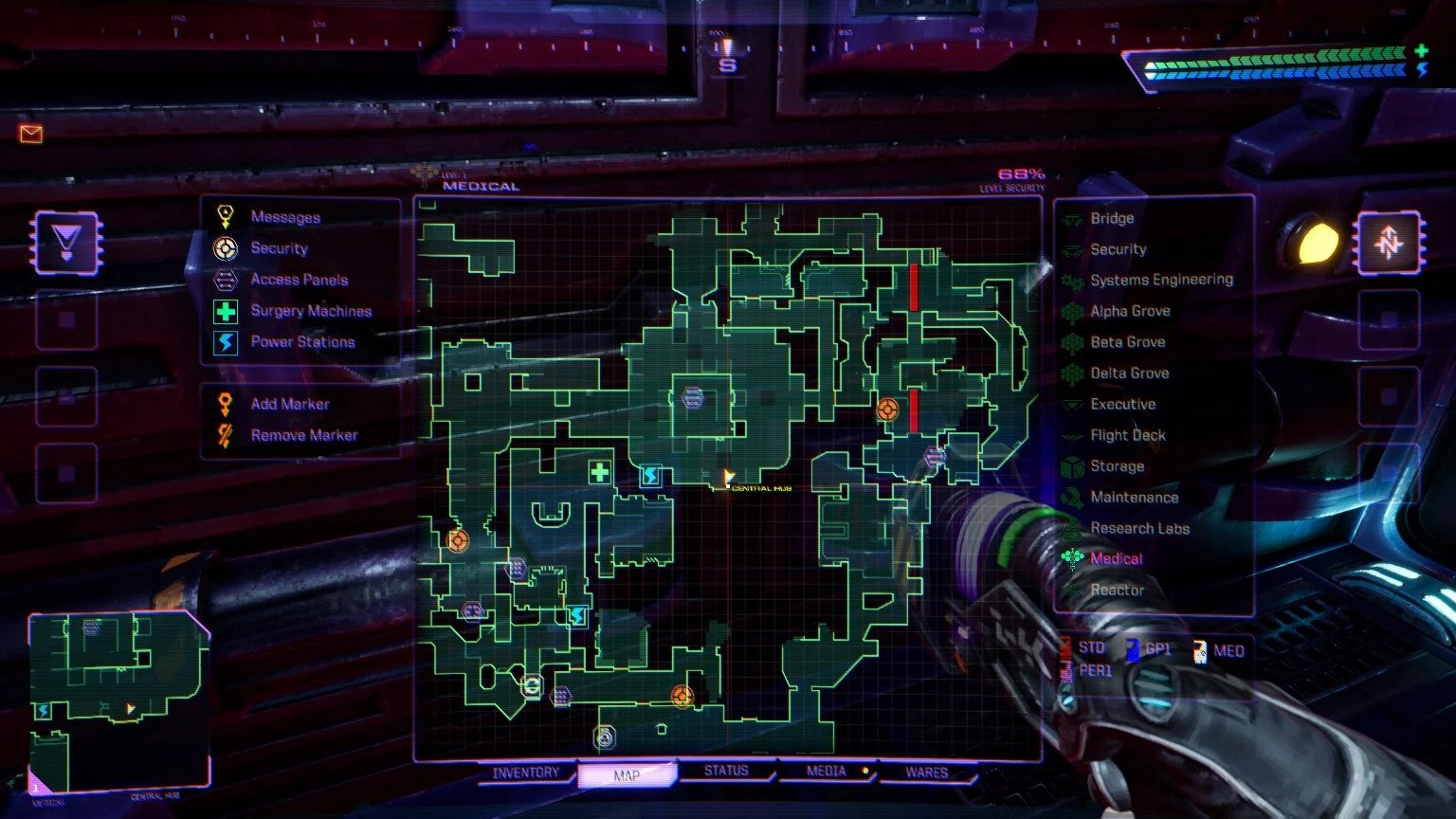Viewport: 1456px width, 819px height.
Task: Click Remove Marker in the legend panel
Action: tap(302, 434)
